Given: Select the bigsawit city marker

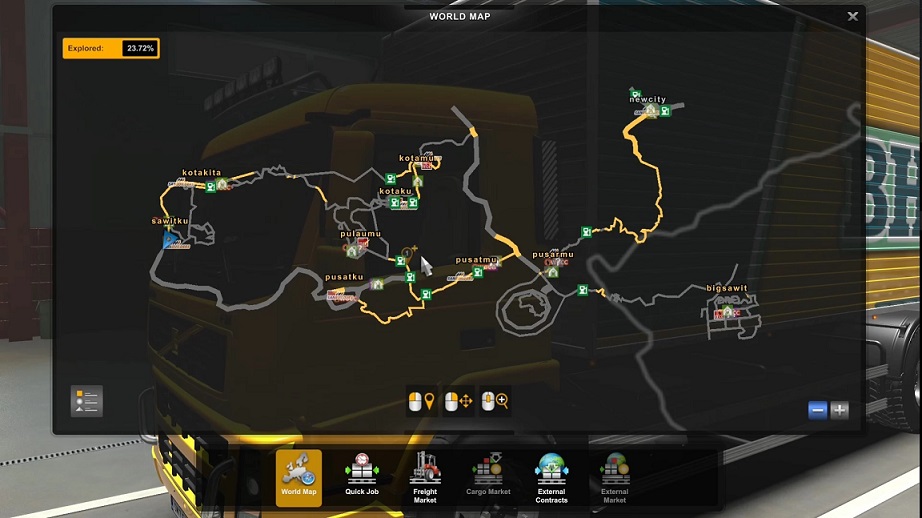Looking at the screenshot, I should [x=727, y=289].
